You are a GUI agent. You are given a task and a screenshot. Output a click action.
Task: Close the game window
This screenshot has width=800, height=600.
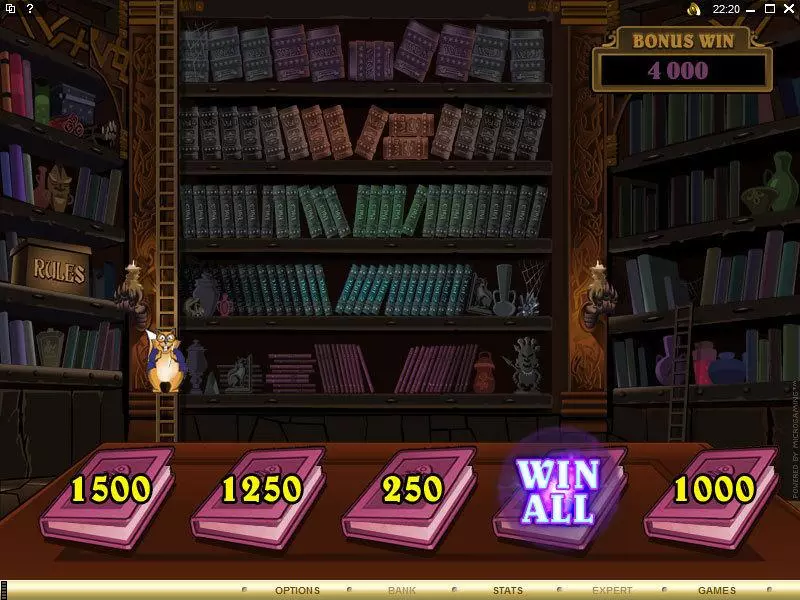pyautogui.click(x=787, y=9)
